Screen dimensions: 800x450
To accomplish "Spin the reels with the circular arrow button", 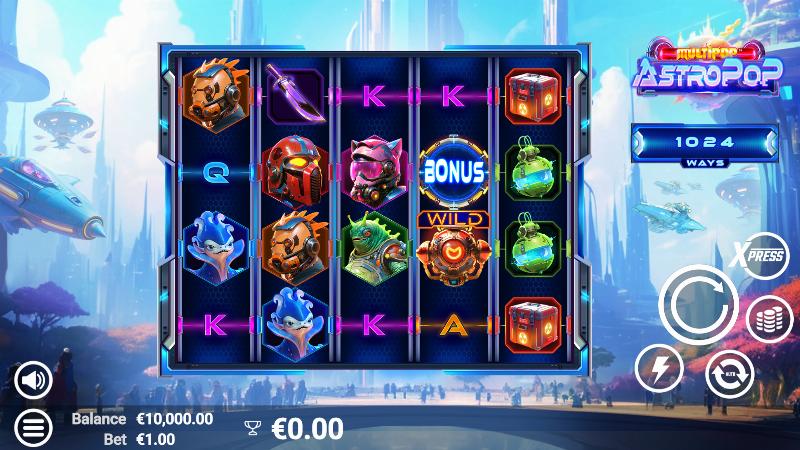I will pos(698,307).
